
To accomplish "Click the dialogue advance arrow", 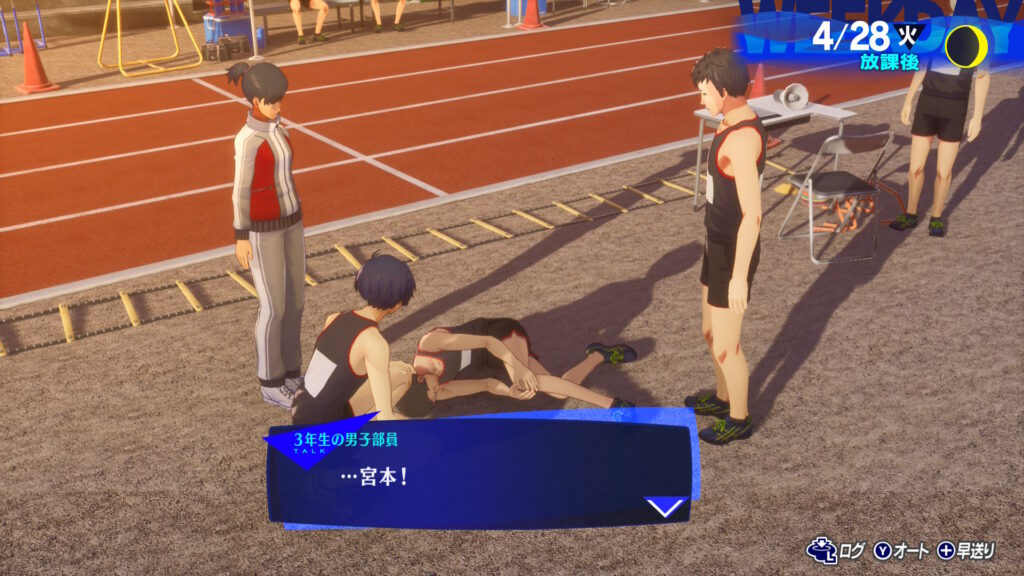I will tap(665, 507).
